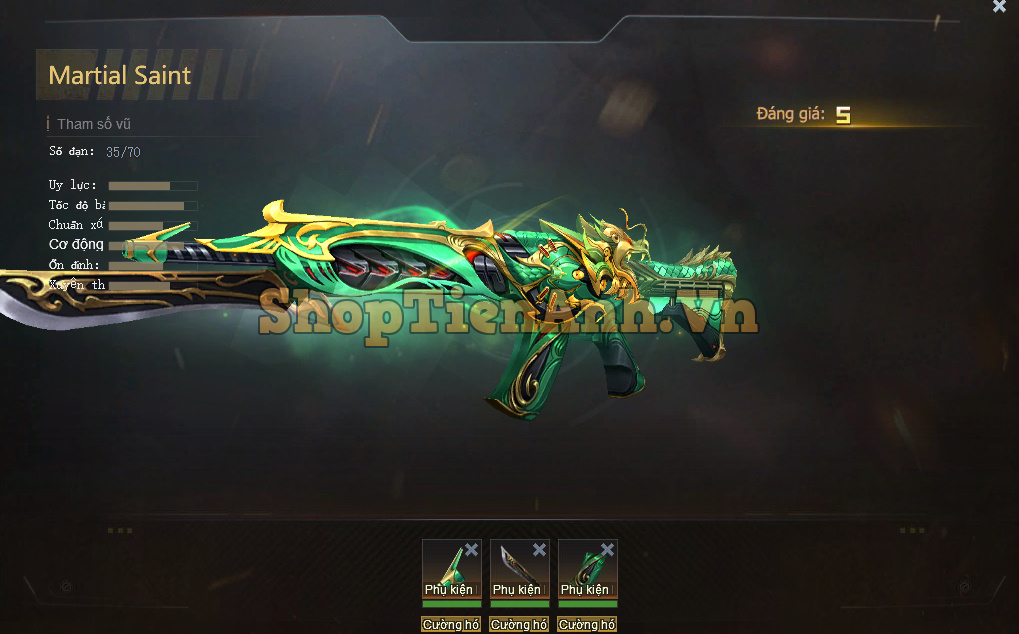Click Cường hóa under the green magazine accessory
This screenshot has width=1019, height=634.
pyautogui.click(x=587, y=625)
